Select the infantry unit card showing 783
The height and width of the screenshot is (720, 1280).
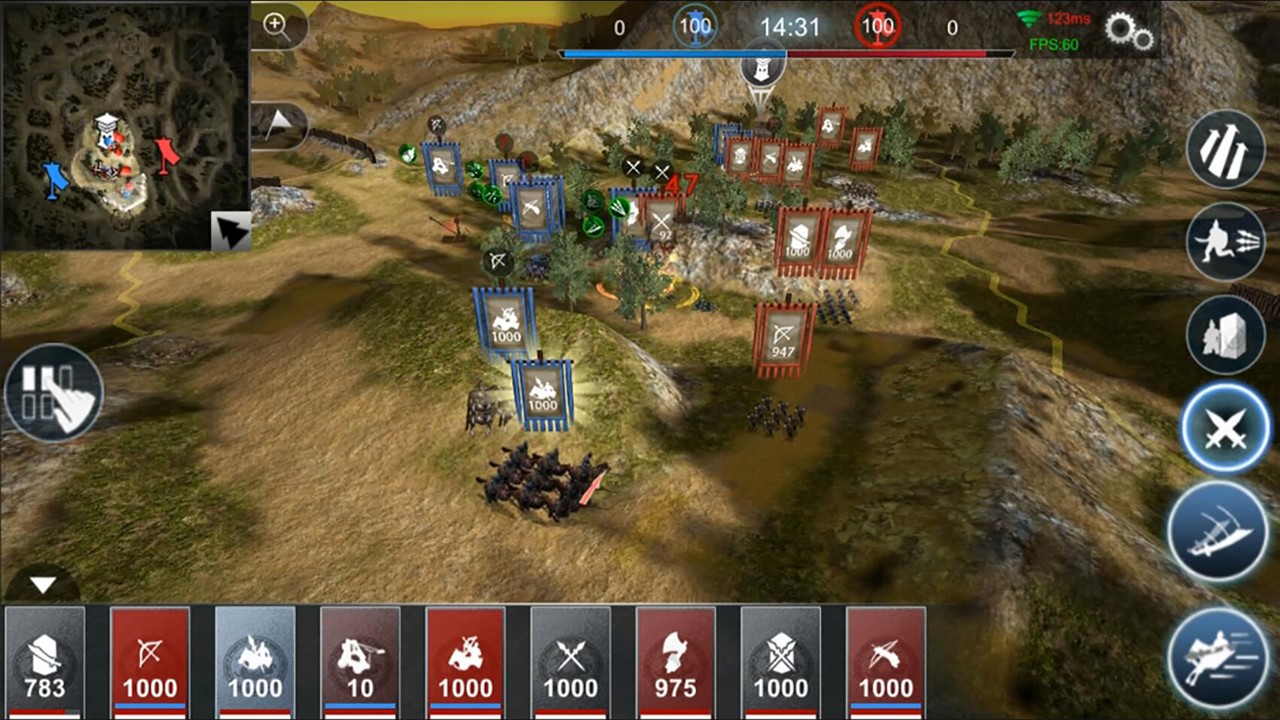click(45, 662)
